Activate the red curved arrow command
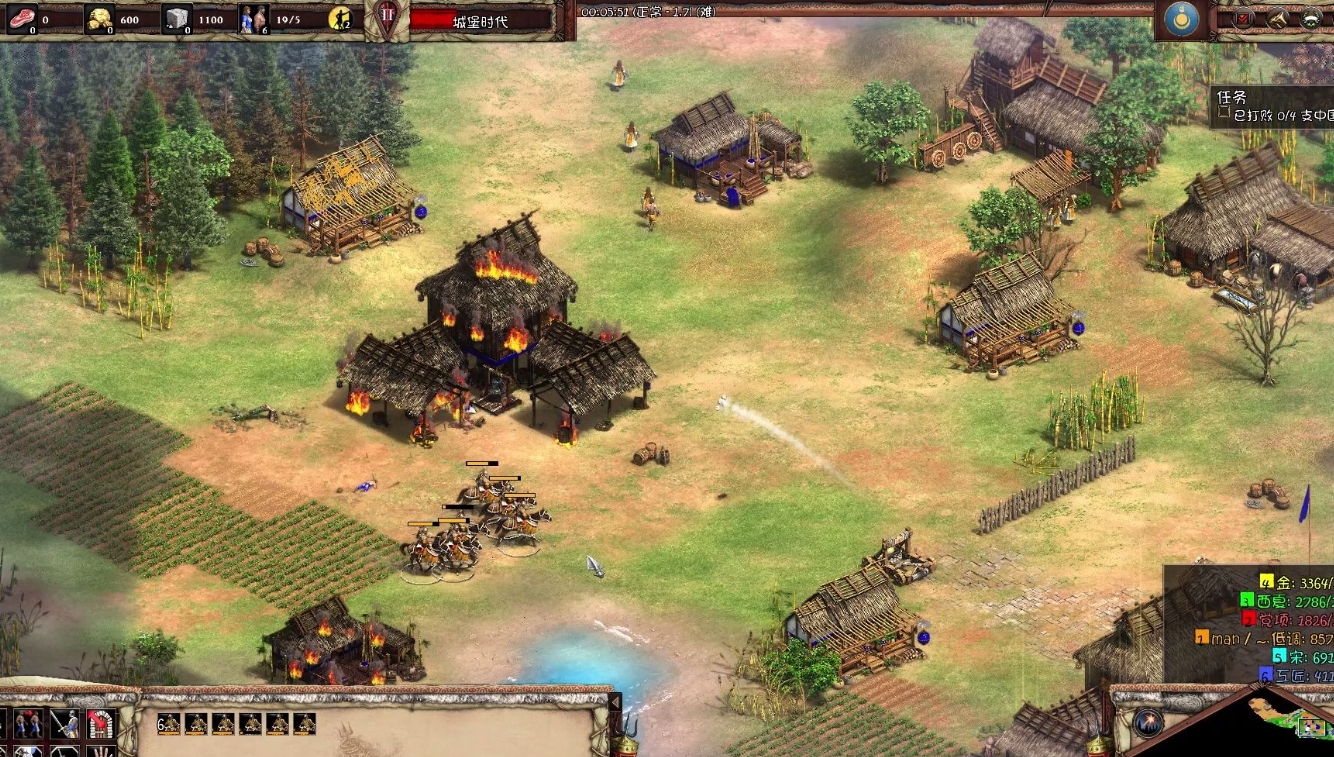This screenshot has height=757, width=1334. tap(99, 722)
